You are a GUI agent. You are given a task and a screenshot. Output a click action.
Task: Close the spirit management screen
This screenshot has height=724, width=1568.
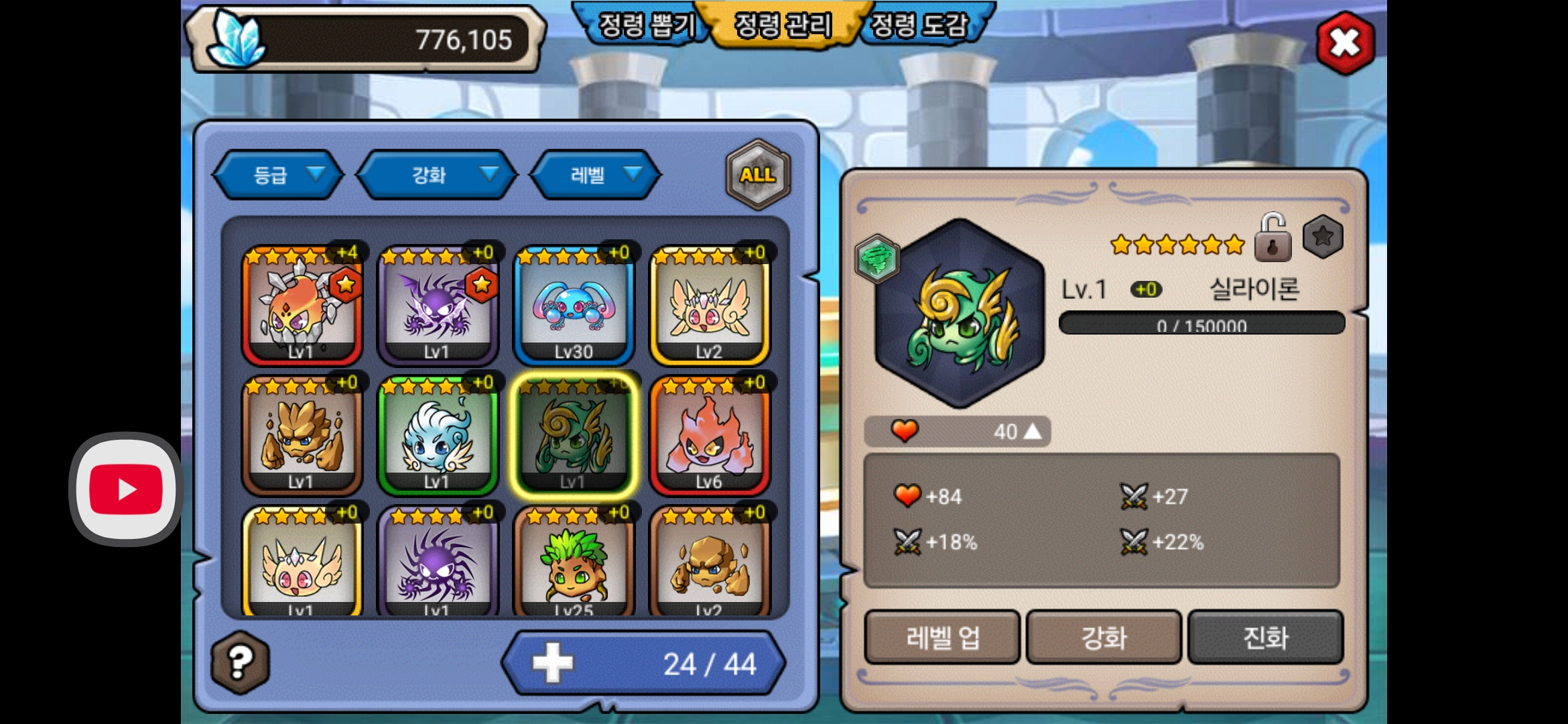(1345, 43)
